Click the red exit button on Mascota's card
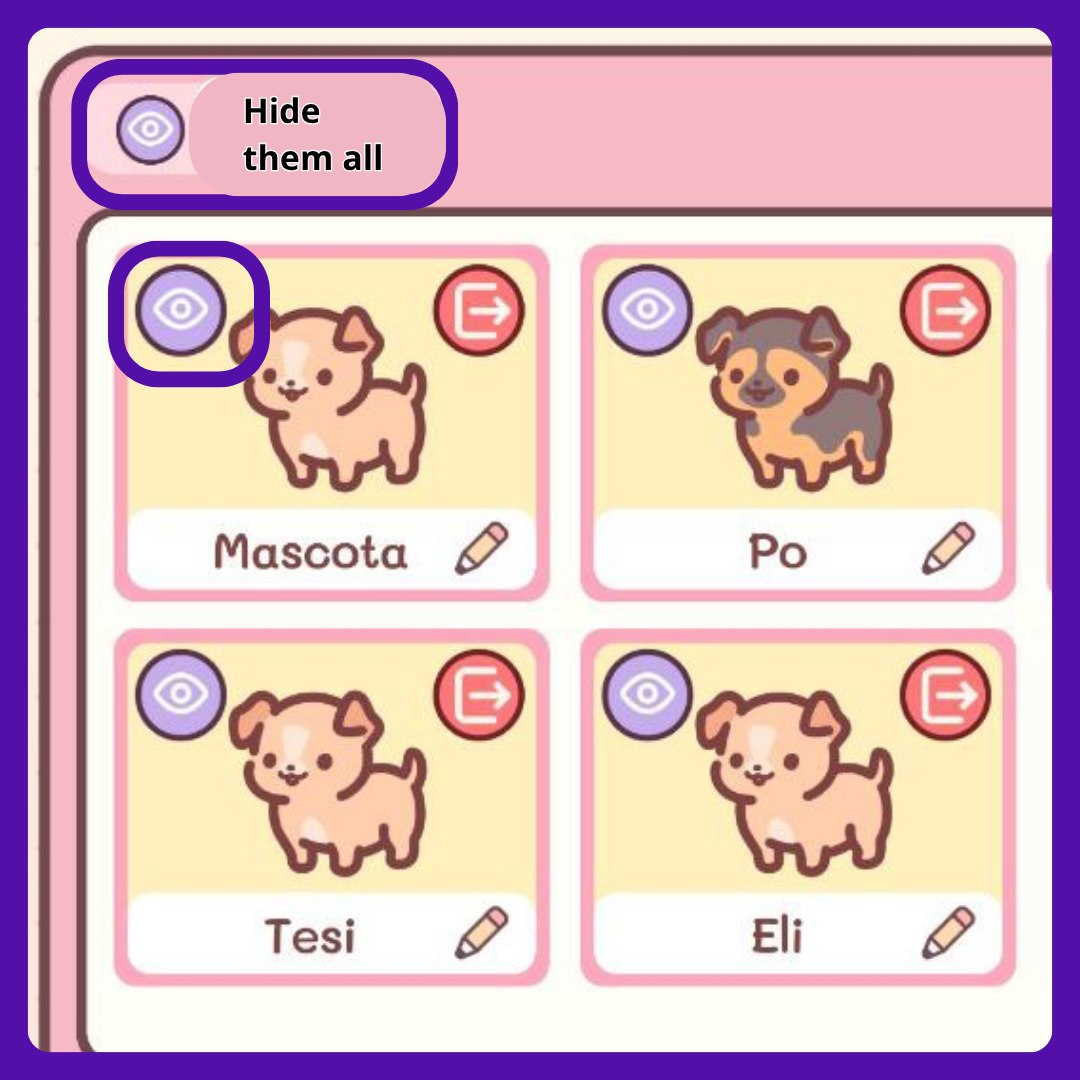This screenshot has width=1080, height=1080. pyautogui.click(x=480, y=310)
